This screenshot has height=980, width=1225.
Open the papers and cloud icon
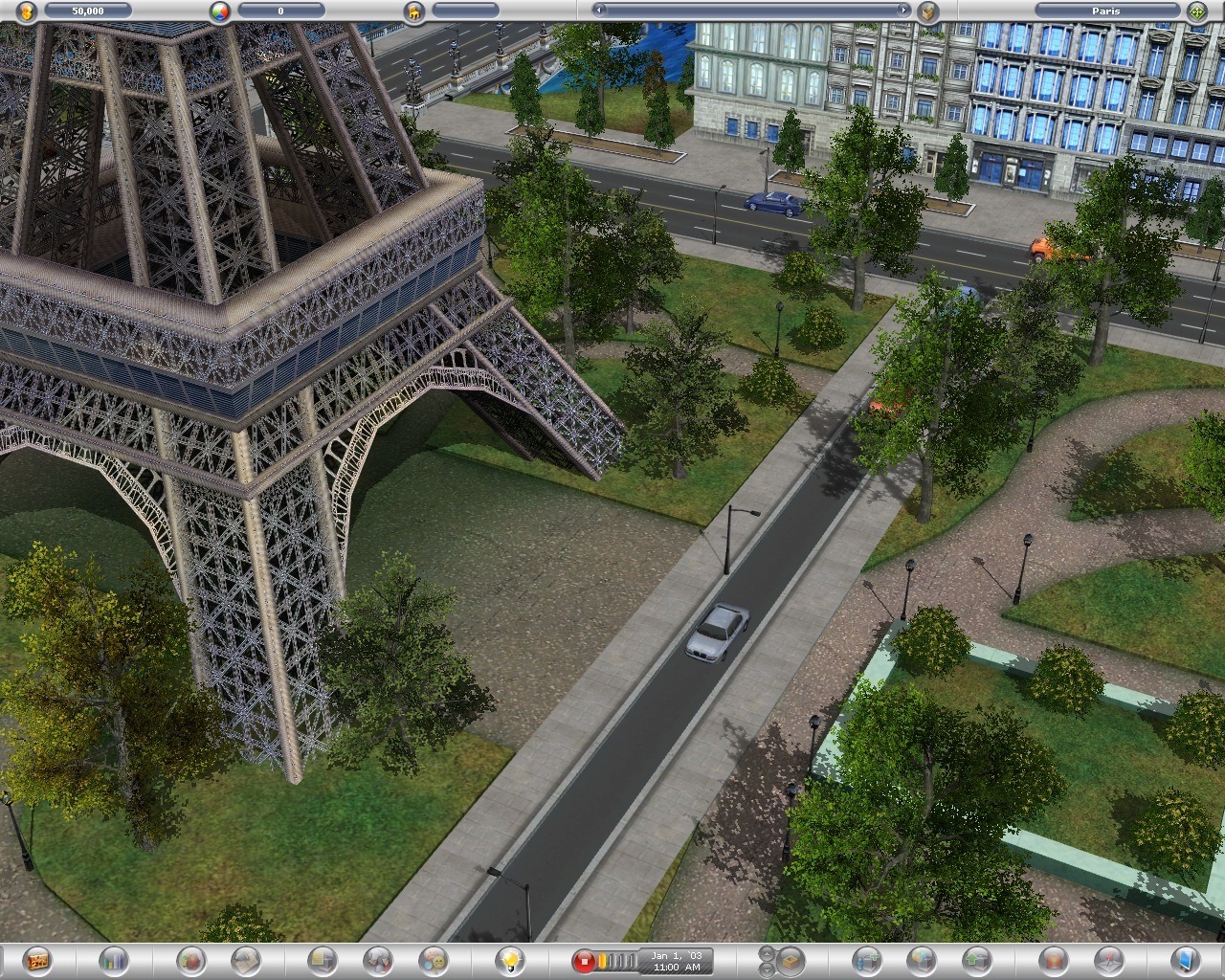[246, 959]
